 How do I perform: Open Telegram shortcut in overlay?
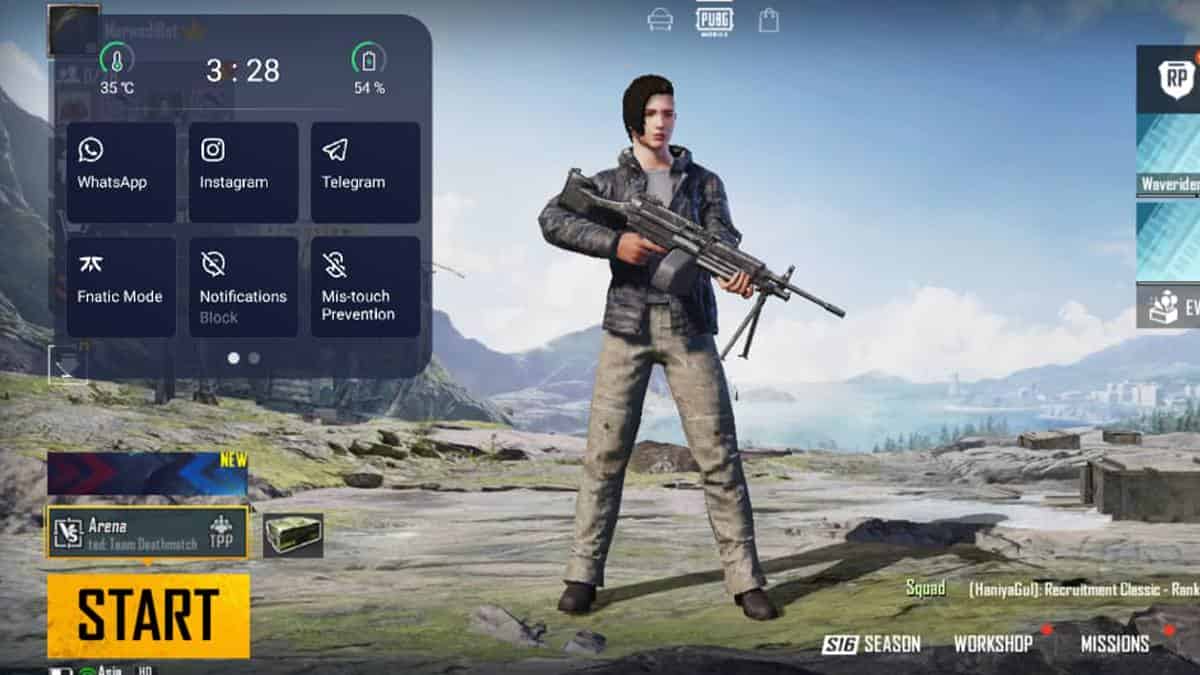365,172
